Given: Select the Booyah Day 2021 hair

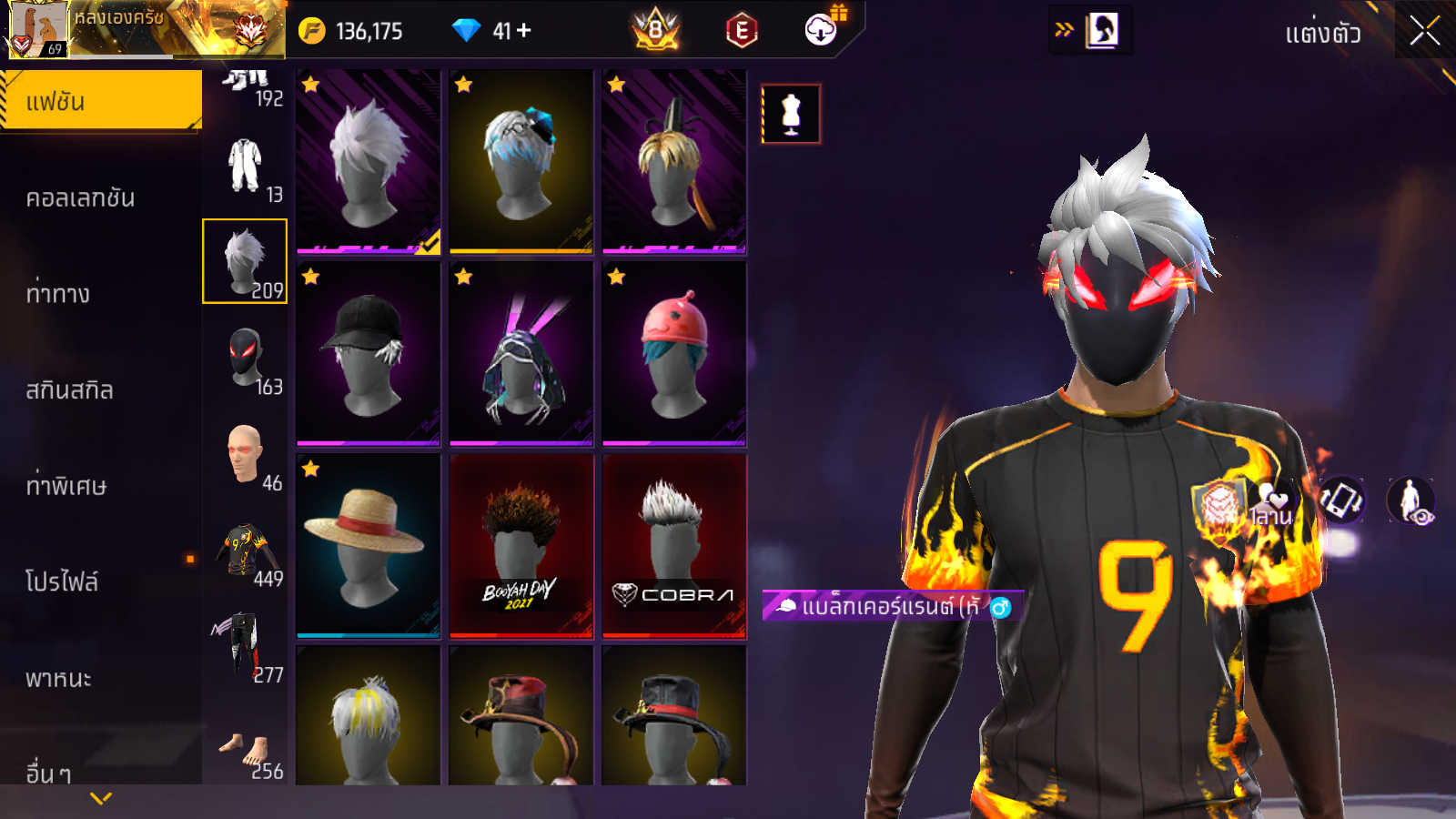Looking at the screenshot, I should point(521,545).
